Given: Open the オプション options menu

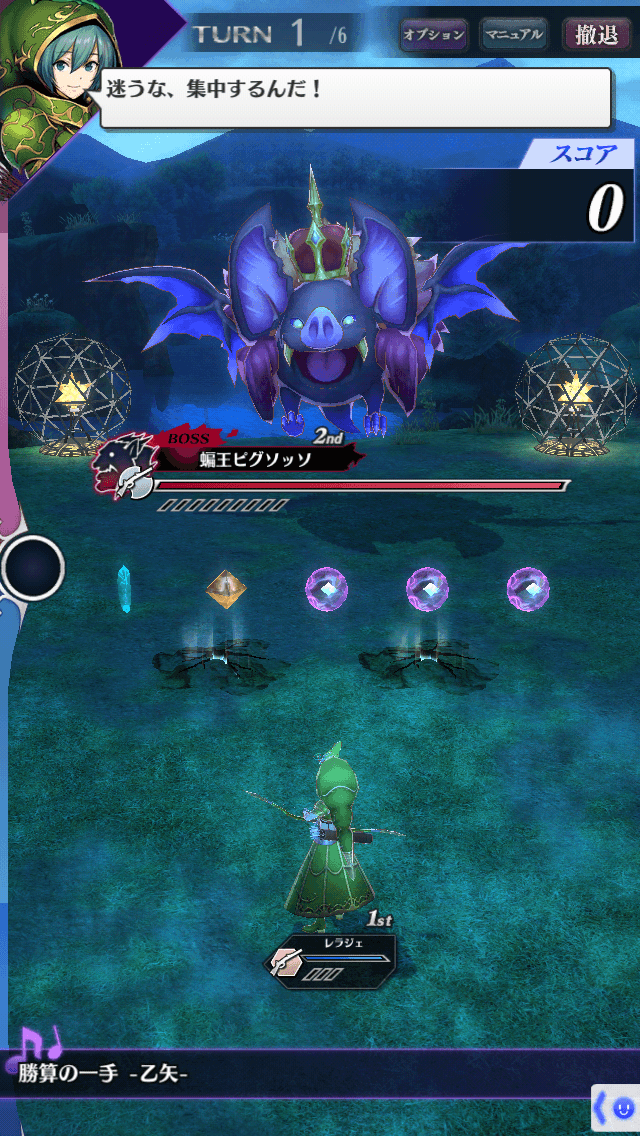Looking at the screenshot, I should point(434,35).
